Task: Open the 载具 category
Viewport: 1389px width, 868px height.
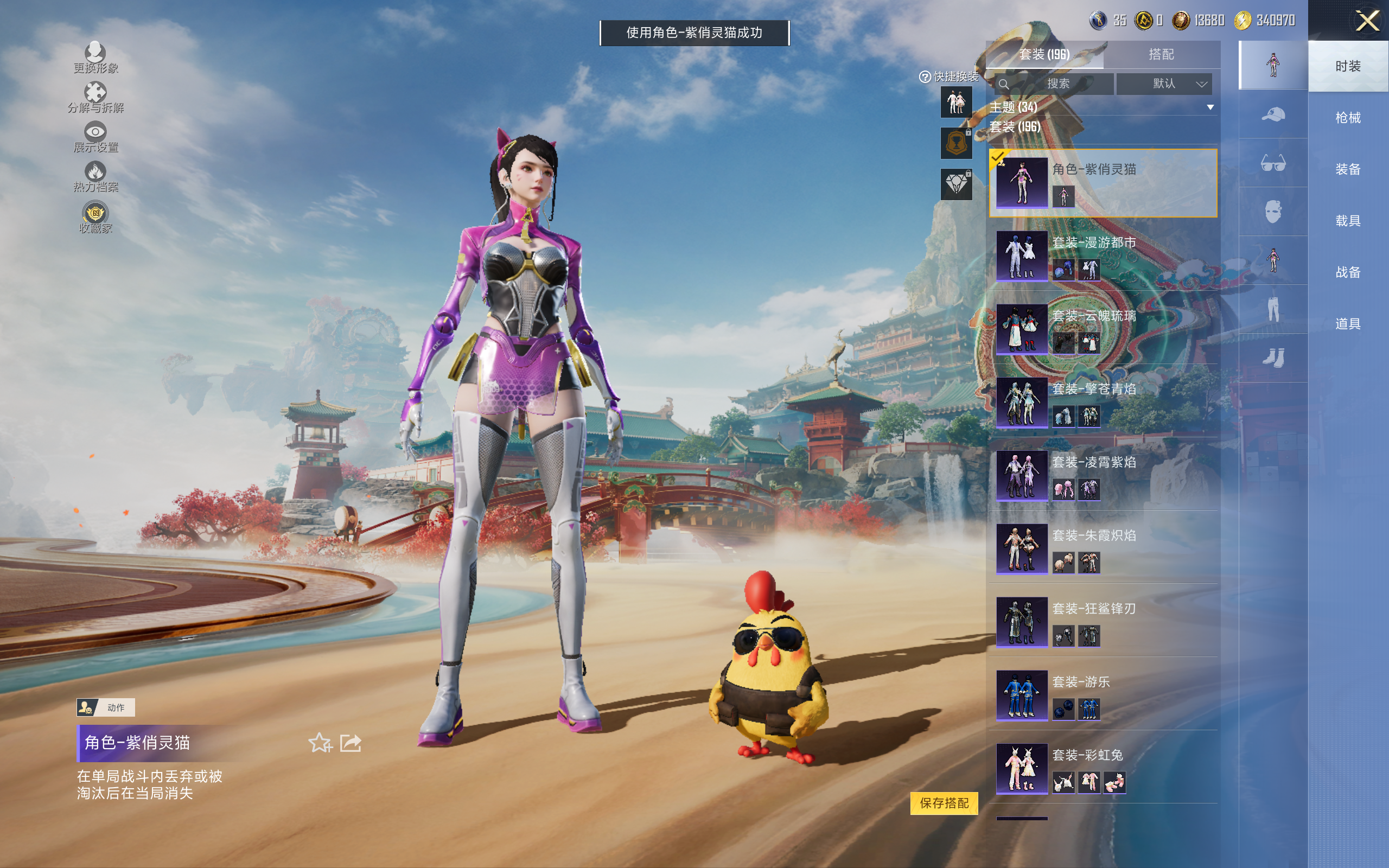Action: pyautogui.click(x=1347, y=220)
